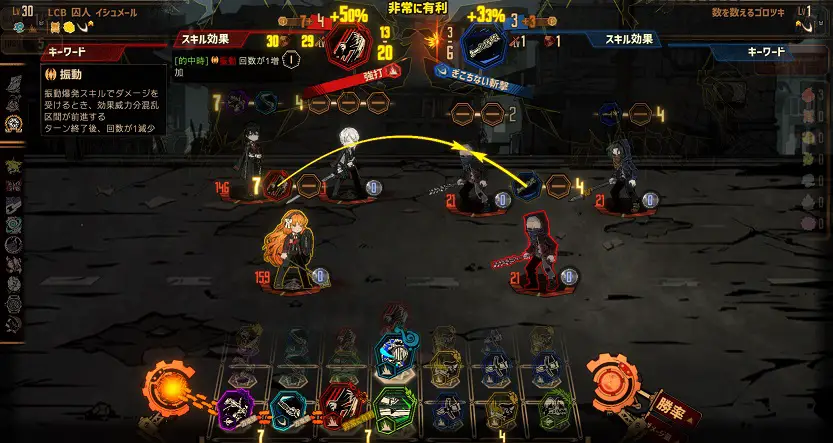The image size is (833, 443).
Task: Select the green skill icon beneath the blue skill
Action: (393, 405)
